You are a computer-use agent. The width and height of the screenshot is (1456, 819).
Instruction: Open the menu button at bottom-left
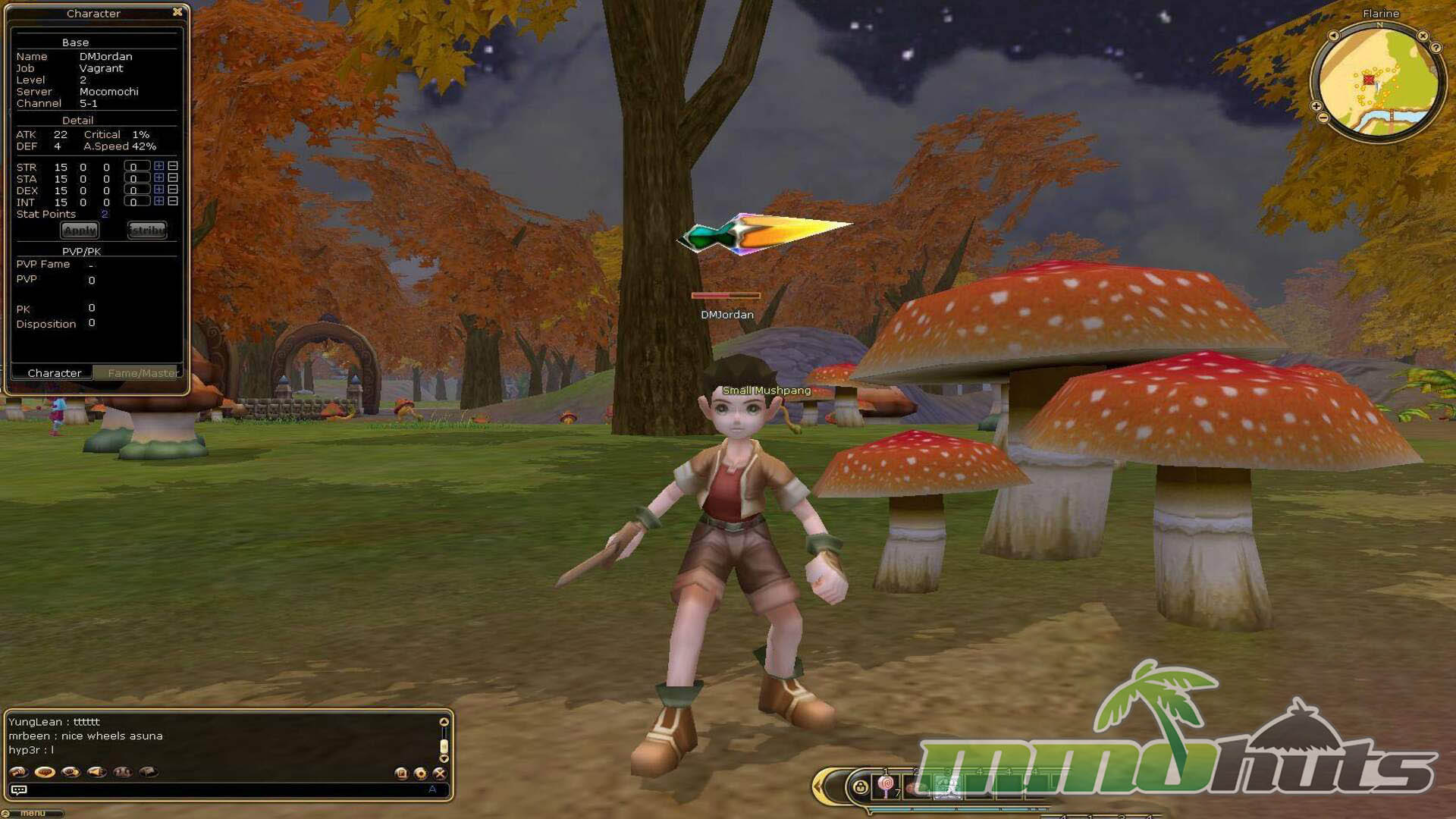click(x=32, y=813)
